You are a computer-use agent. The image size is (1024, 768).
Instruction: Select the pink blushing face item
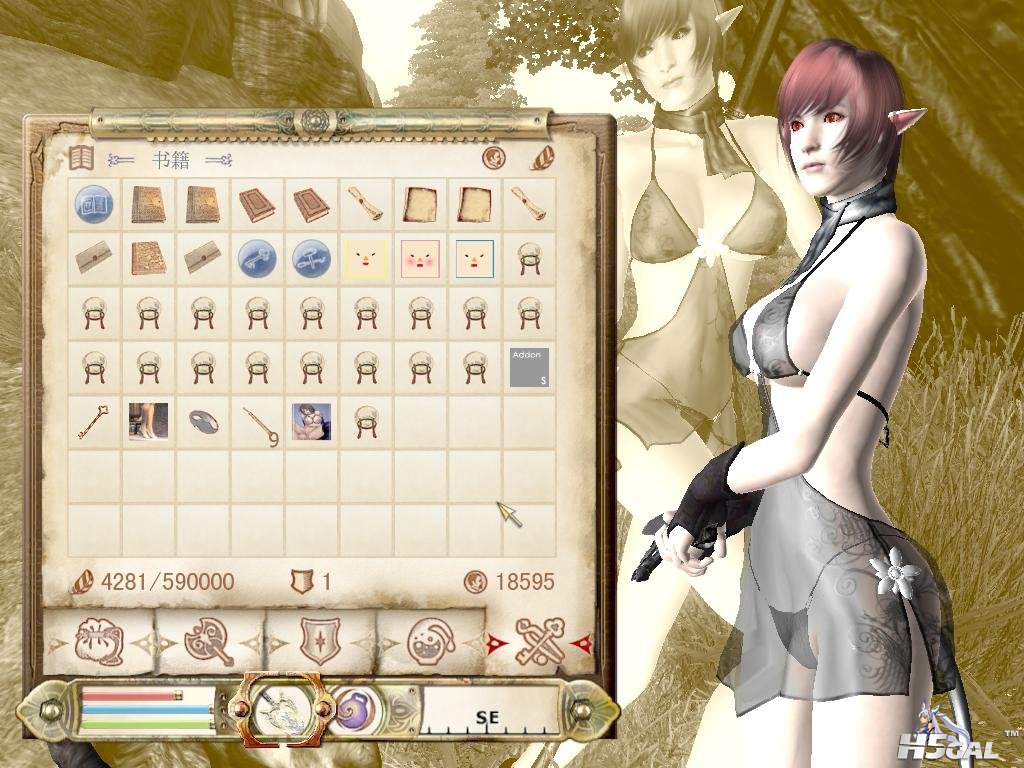click(x=420, y=259)
